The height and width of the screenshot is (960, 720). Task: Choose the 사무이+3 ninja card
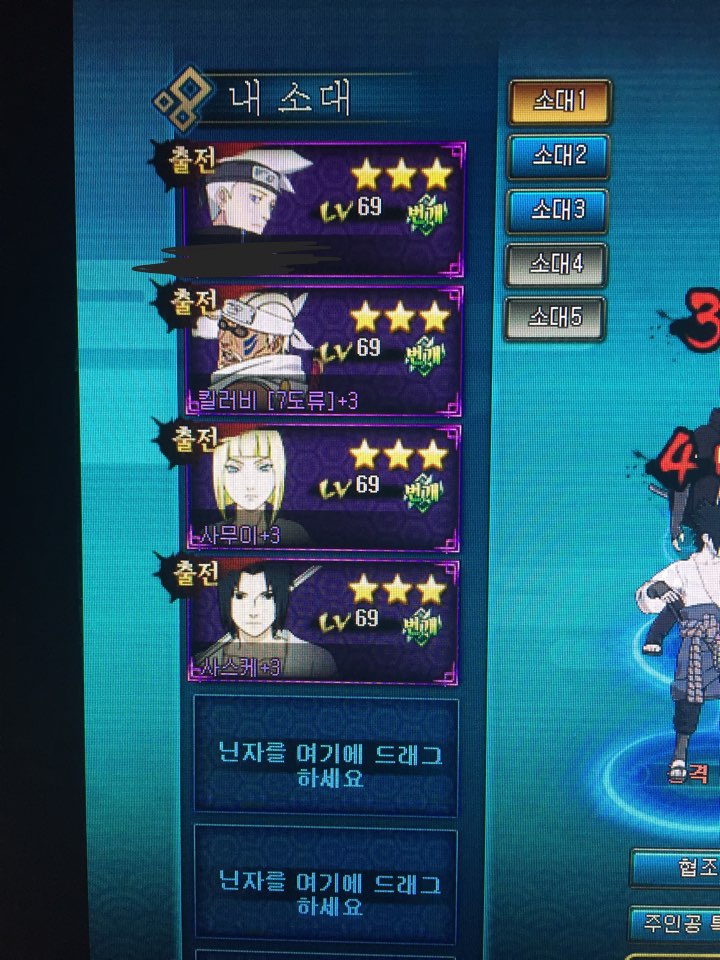click(324, 487)
